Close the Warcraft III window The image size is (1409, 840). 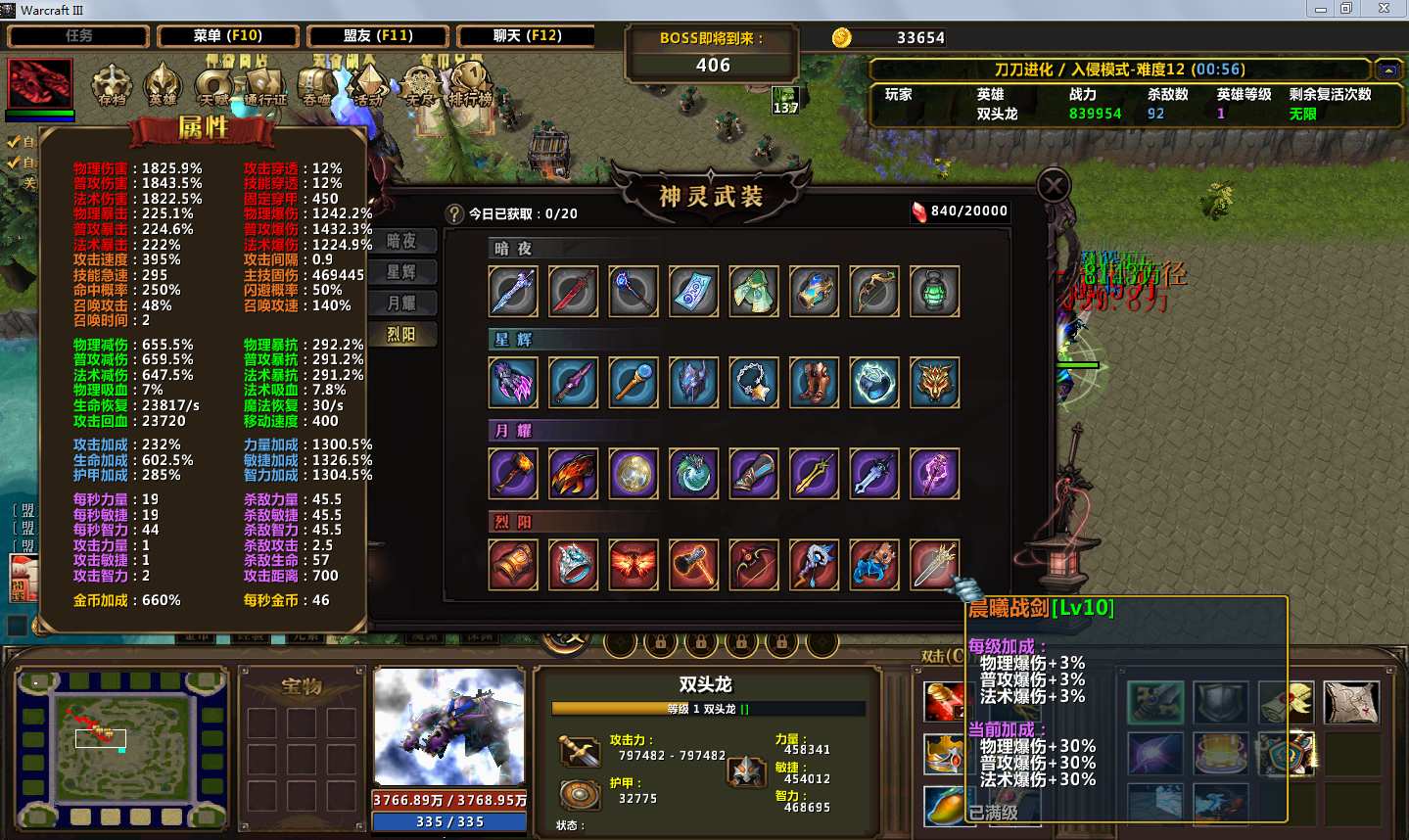[1384, 9]
